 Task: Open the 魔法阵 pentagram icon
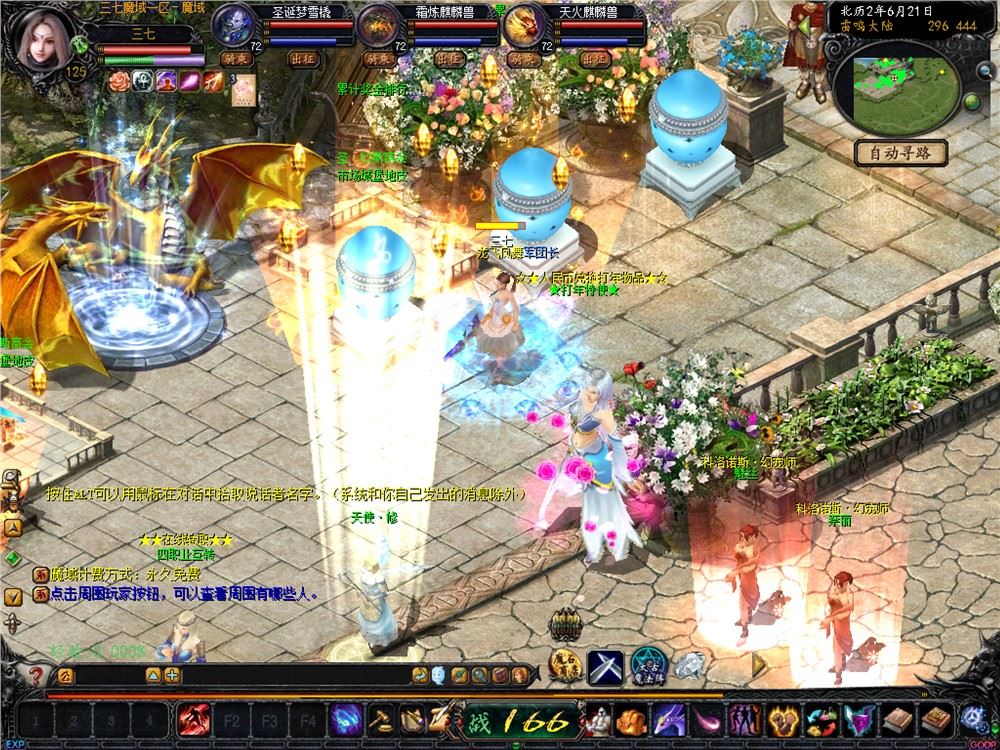(645, 664)
